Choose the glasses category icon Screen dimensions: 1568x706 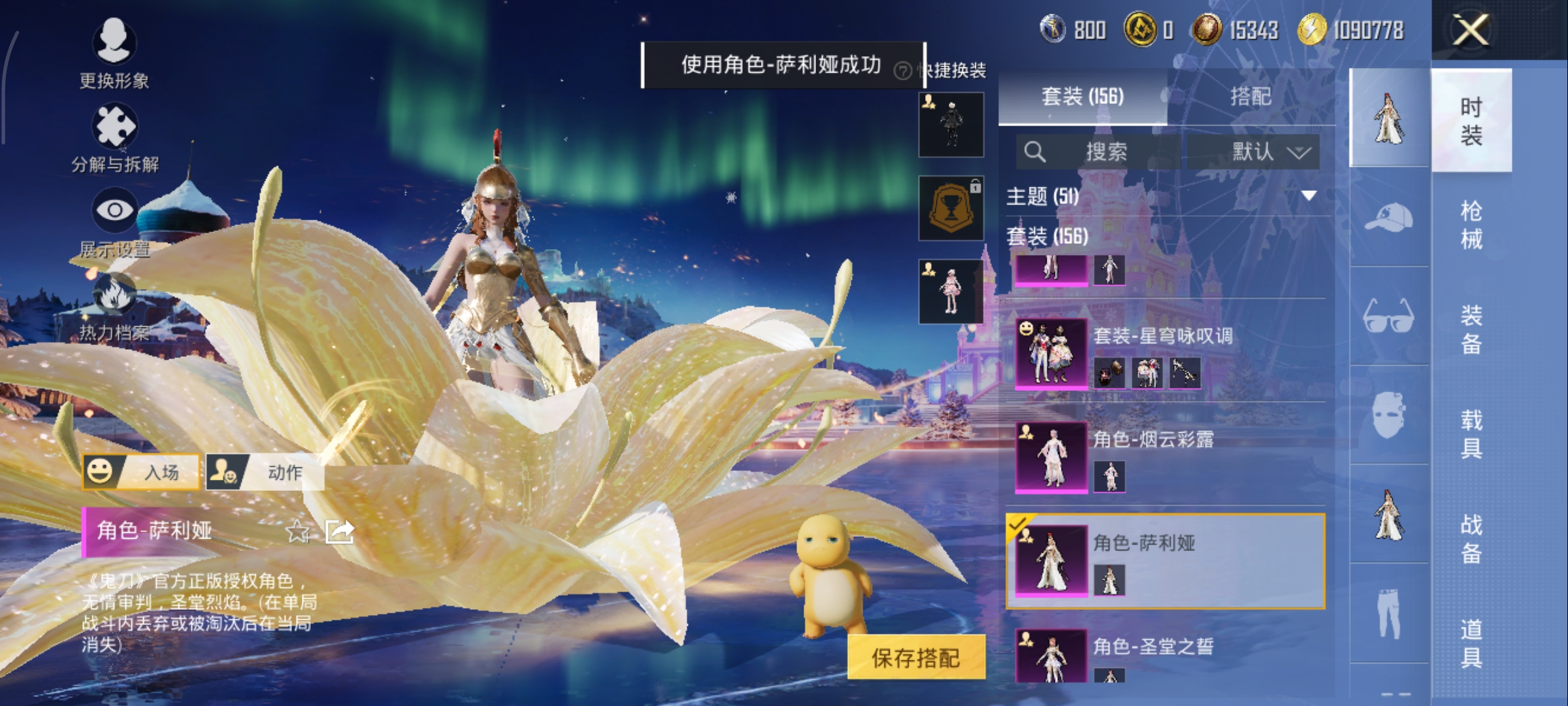pos(1389,316)
